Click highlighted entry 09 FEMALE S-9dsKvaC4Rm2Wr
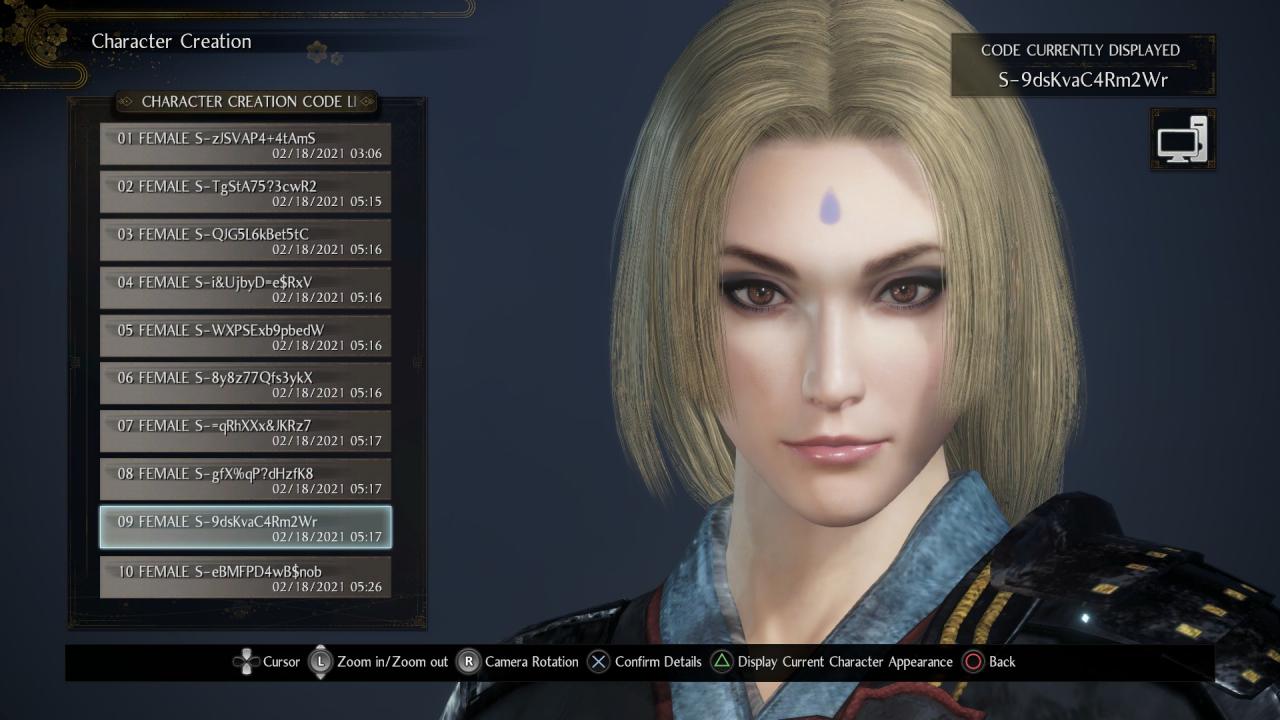This screenshot has width=1280, height=720. [245, 528]
